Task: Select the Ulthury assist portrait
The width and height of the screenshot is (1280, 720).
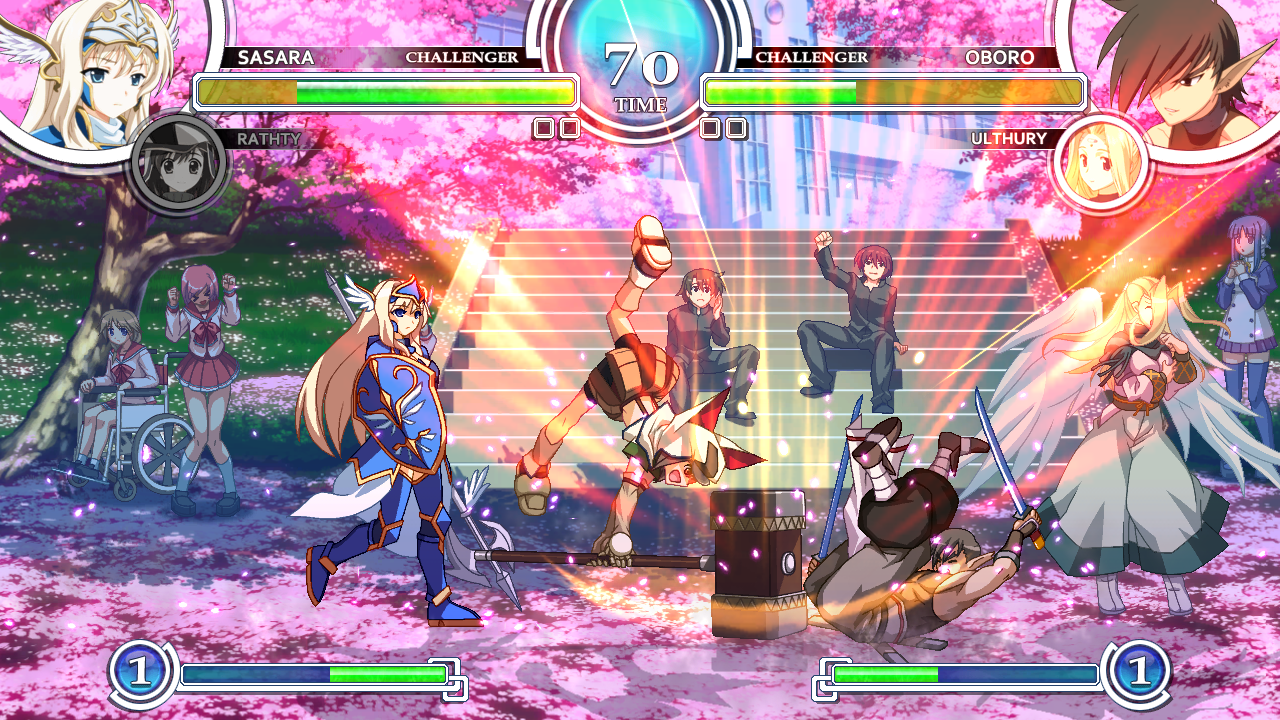Action: 1100,163
